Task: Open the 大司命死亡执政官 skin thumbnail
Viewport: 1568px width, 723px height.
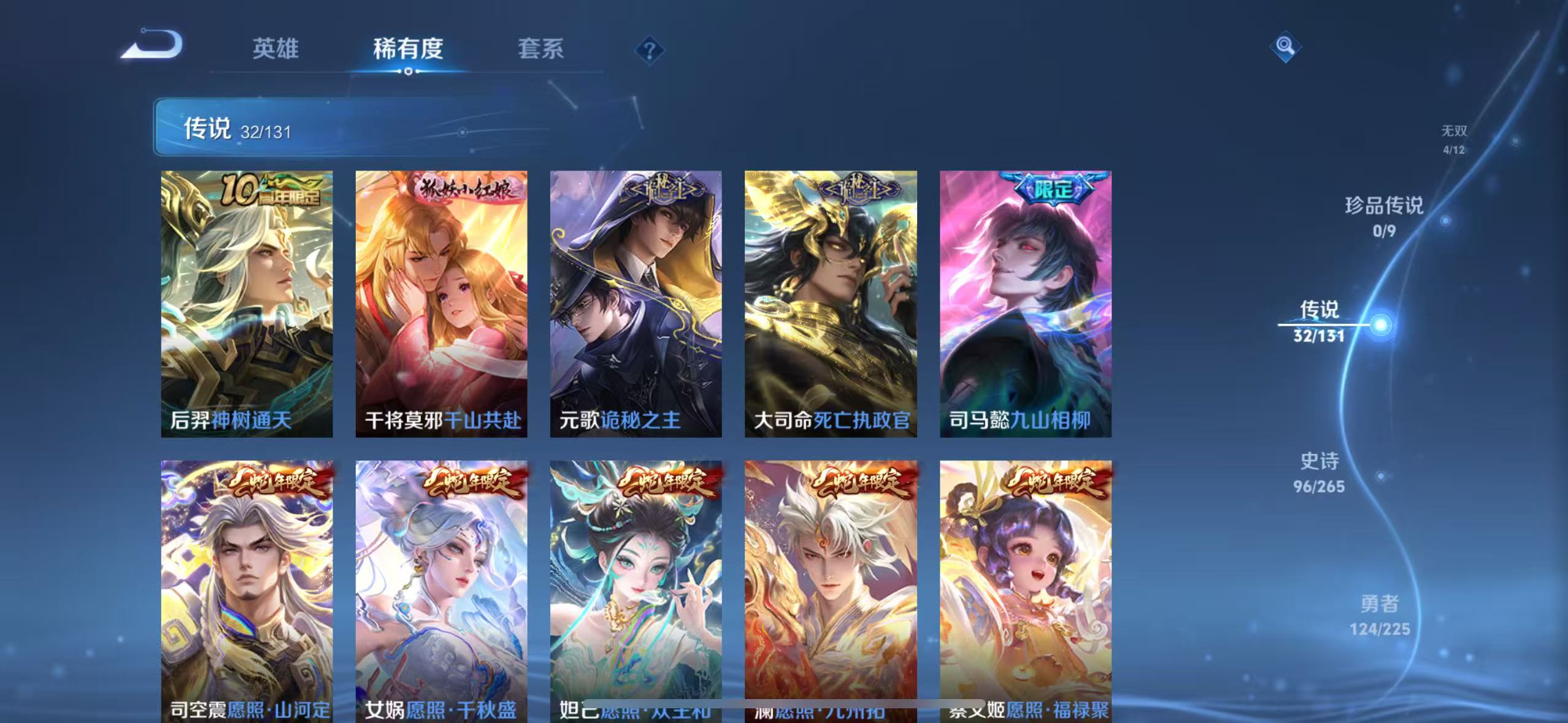Action: [833, 304]
